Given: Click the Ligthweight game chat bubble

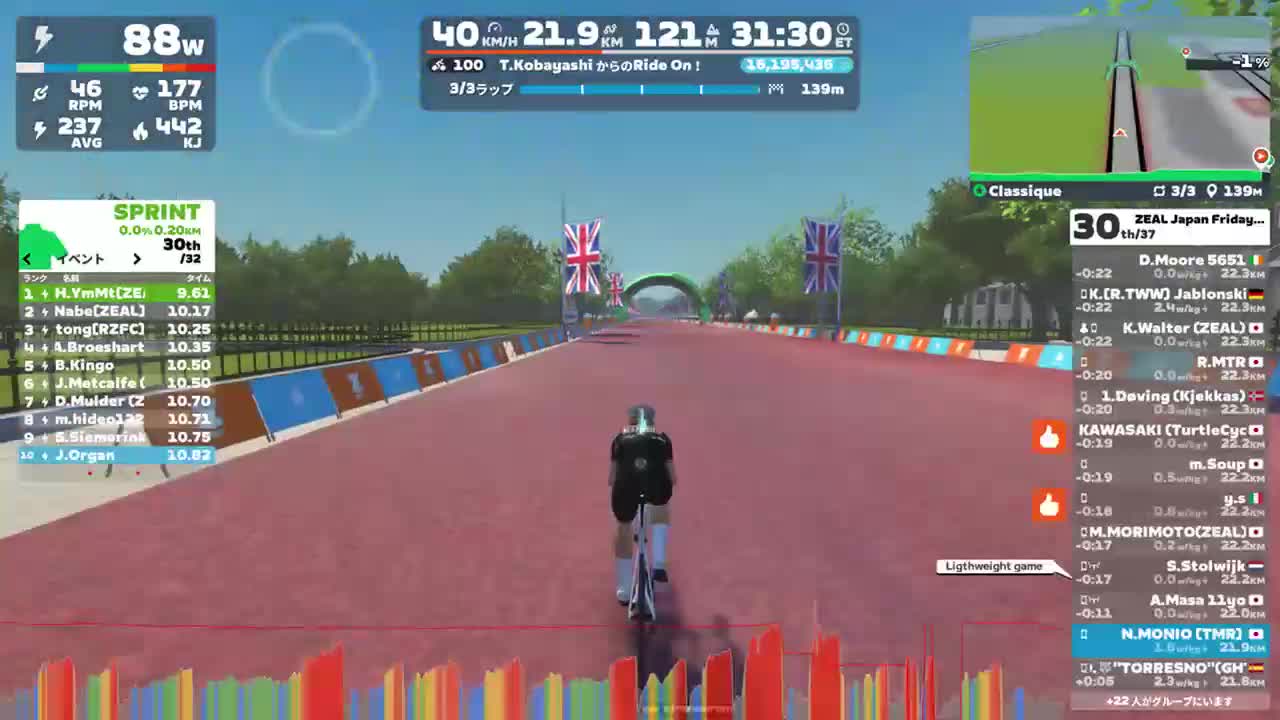Looking at the screenshot, I should (993, 567).
